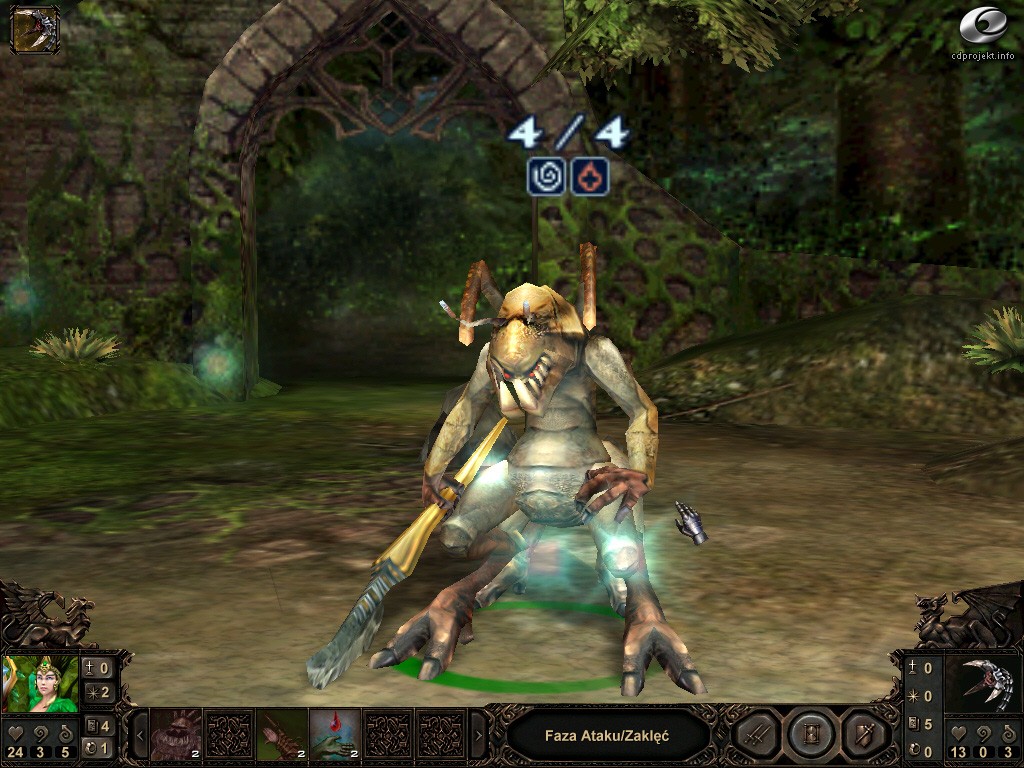Select the spiked club arm card
This screenshot has width=1024, height=768.
point(281,735)
